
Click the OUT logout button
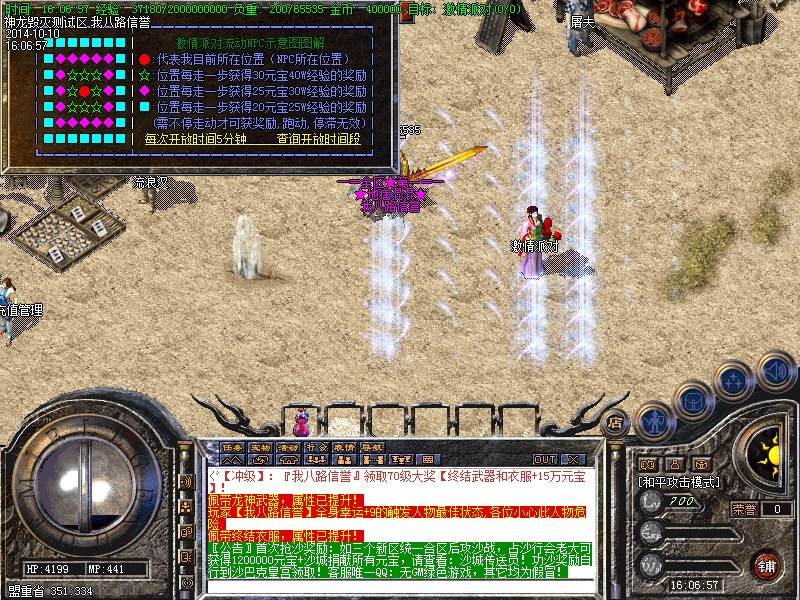[545, 459]
